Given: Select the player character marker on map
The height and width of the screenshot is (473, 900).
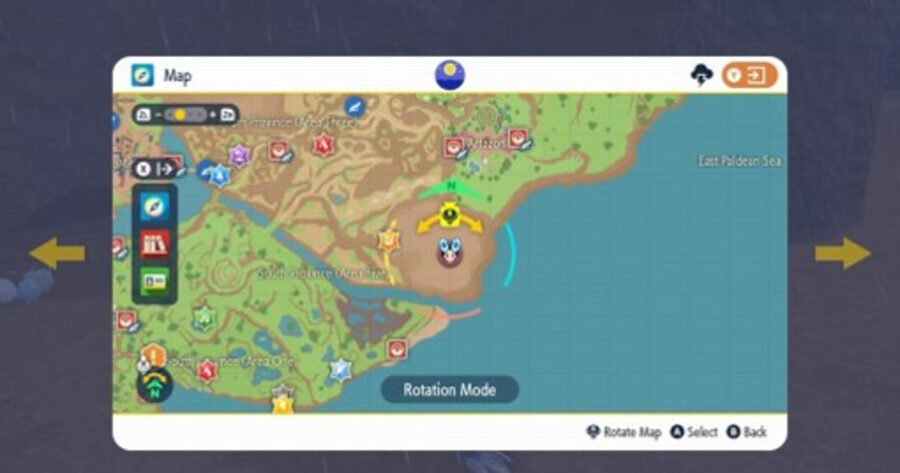Looking at the screenshot, I should (x=450, y=250).
